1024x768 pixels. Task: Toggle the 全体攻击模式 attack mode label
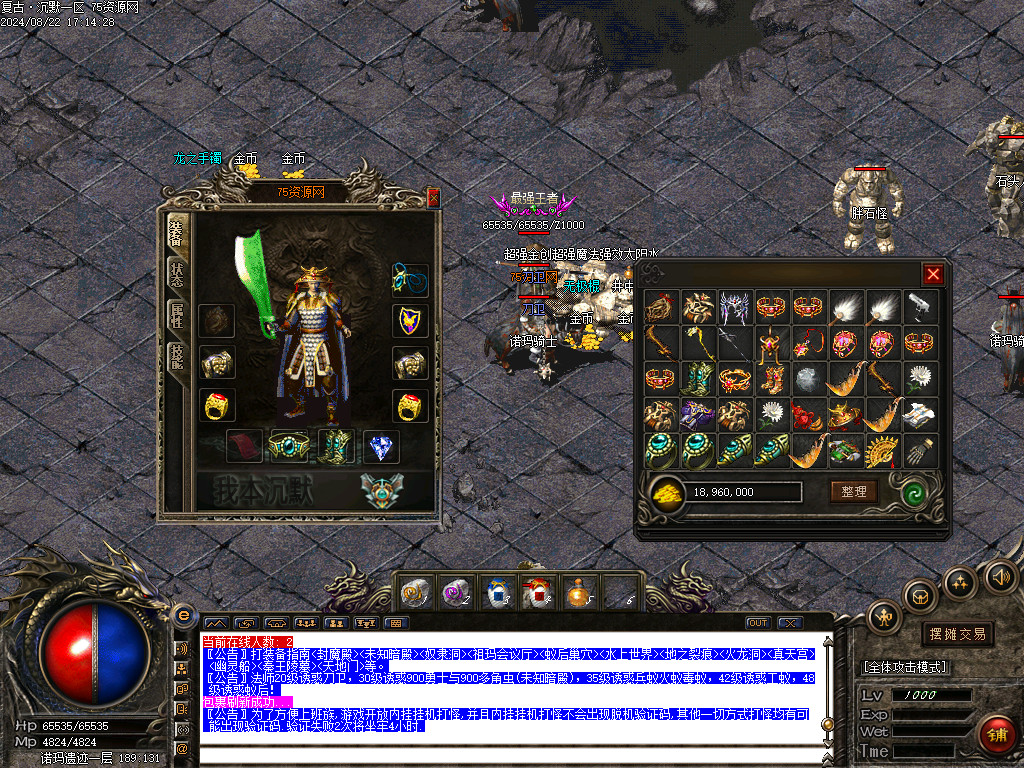(x=905, y=667)
